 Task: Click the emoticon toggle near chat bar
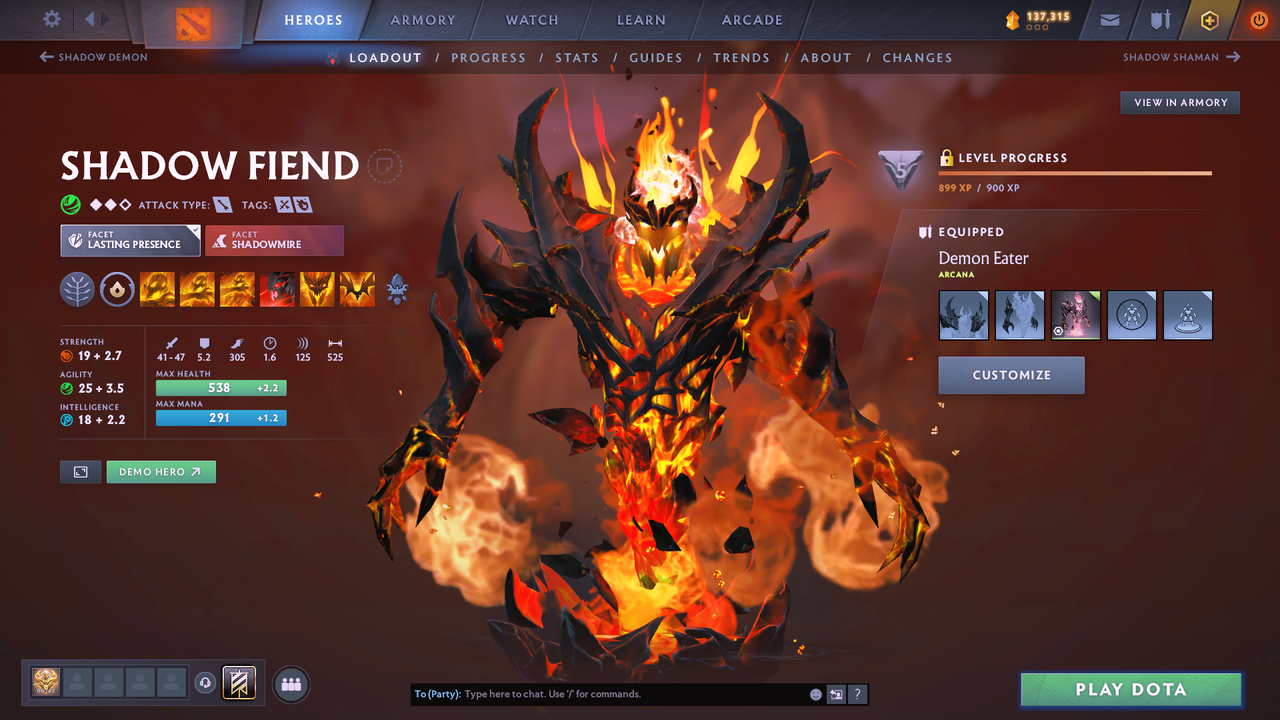coord(815,693)
